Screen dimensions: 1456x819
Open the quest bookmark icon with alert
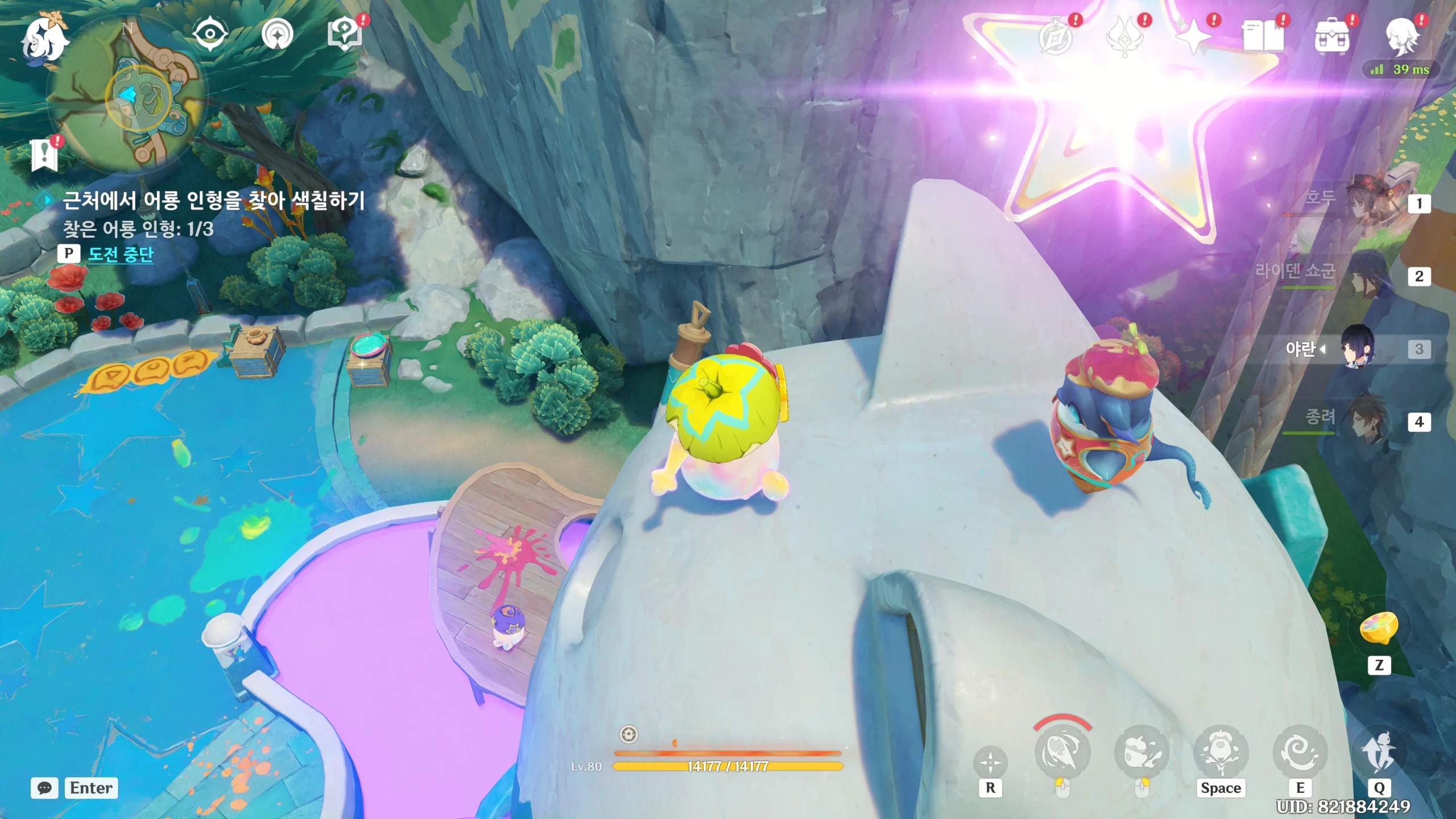44,155
